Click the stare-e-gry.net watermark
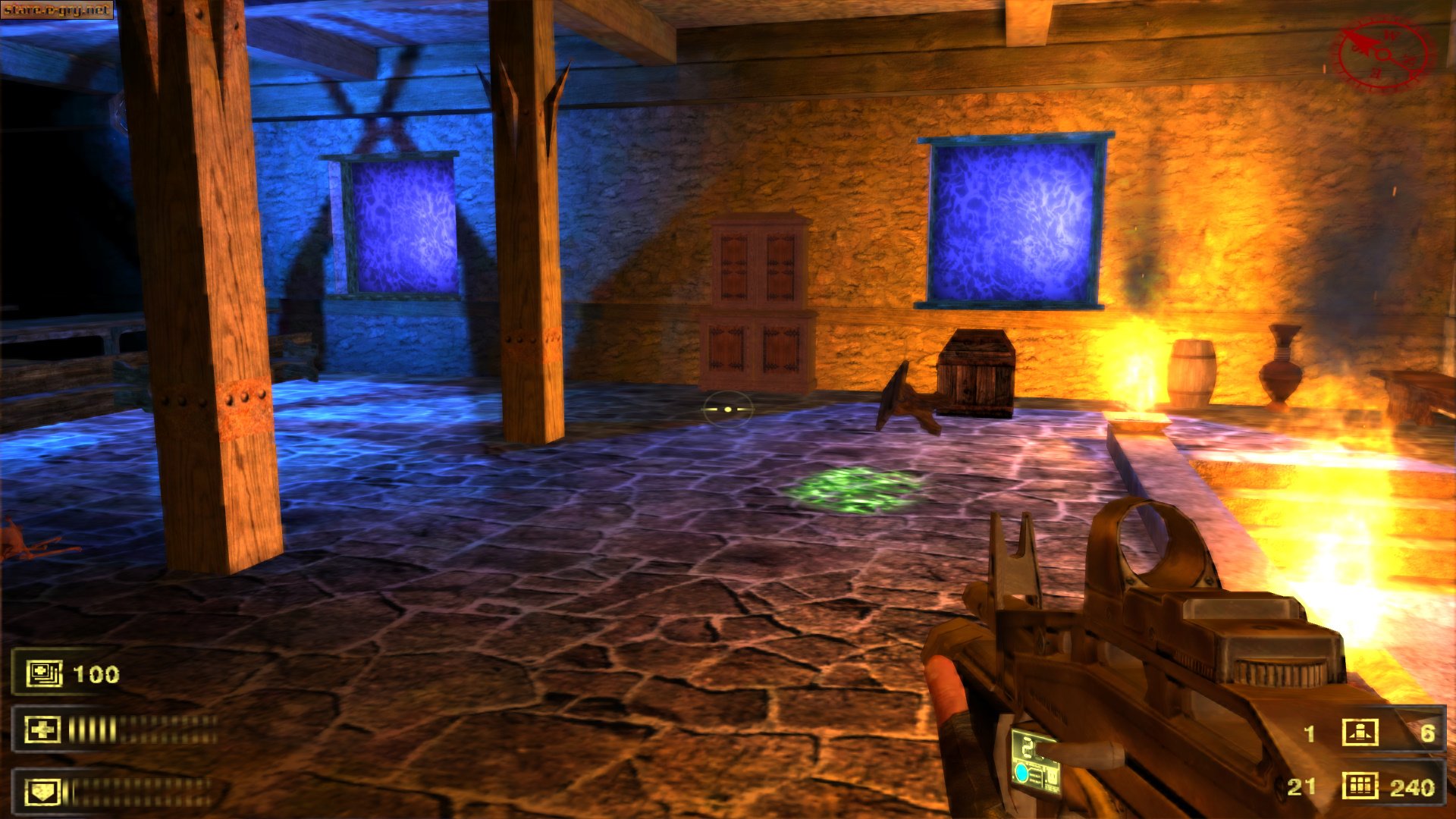Viewport: 1456px width, 819px height. 57,8
